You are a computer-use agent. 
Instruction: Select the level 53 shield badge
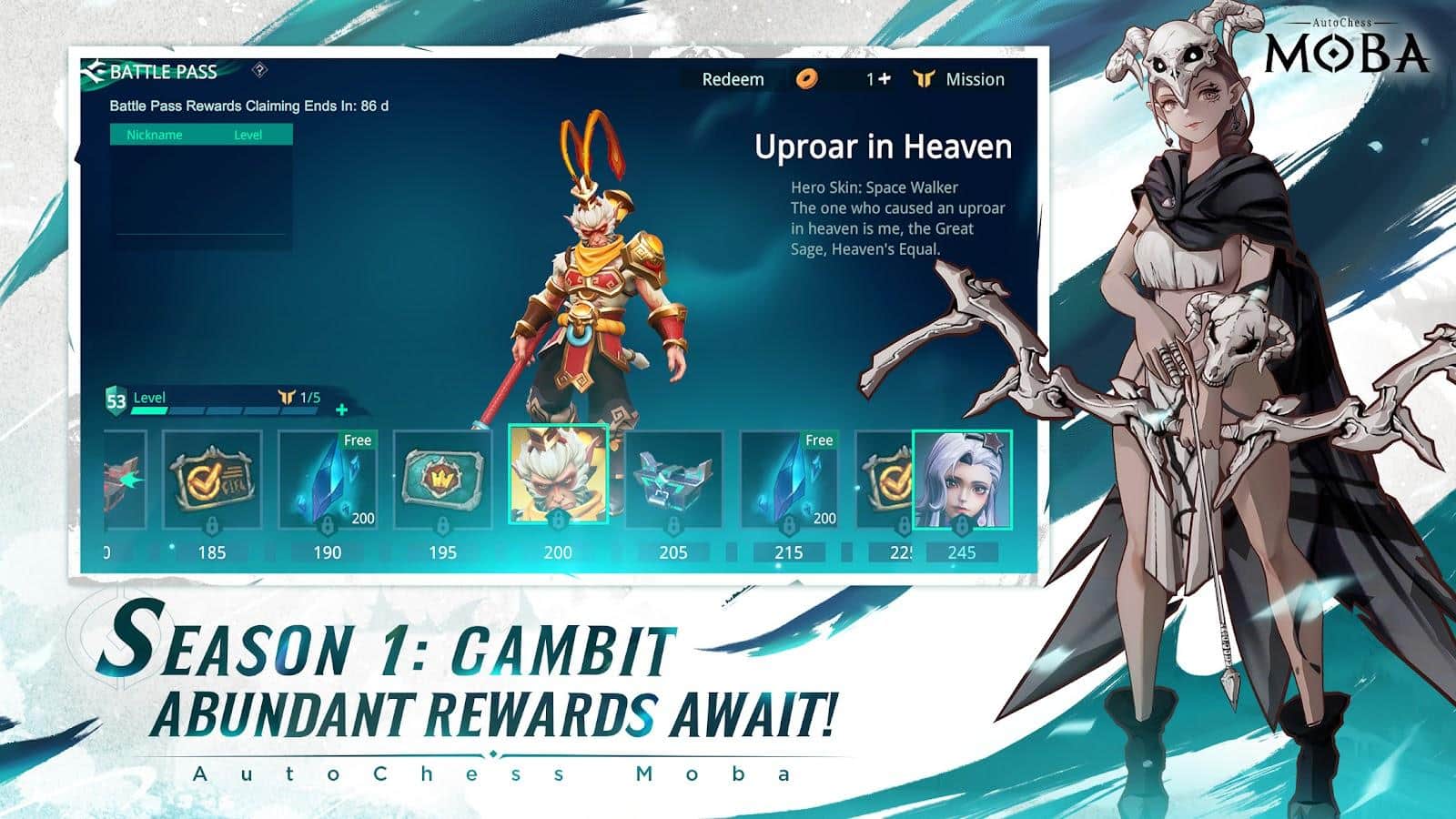click(116, 399)
